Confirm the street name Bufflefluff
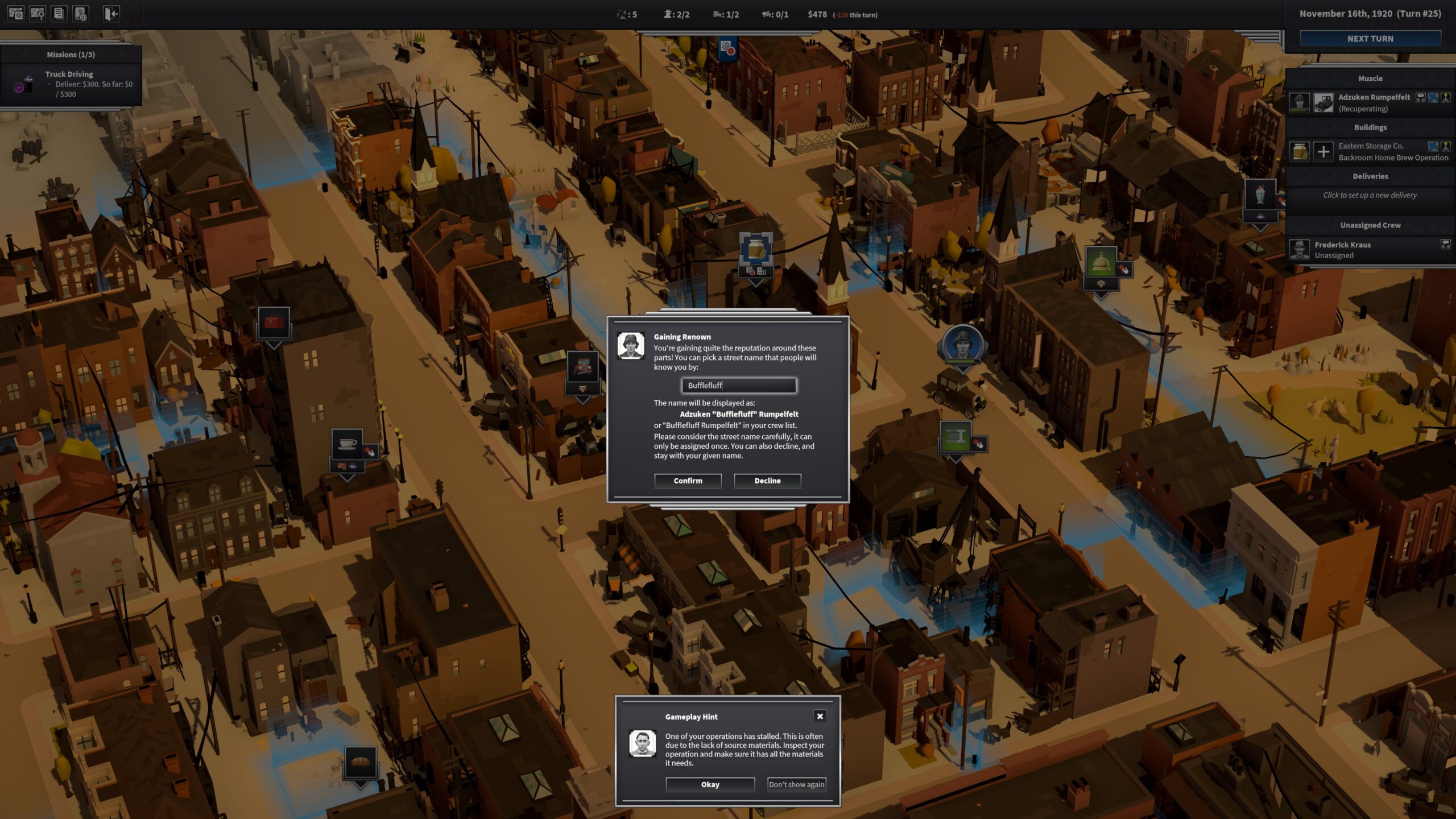This screenshot has height=819, width=1456. click(x=688, y=481)
